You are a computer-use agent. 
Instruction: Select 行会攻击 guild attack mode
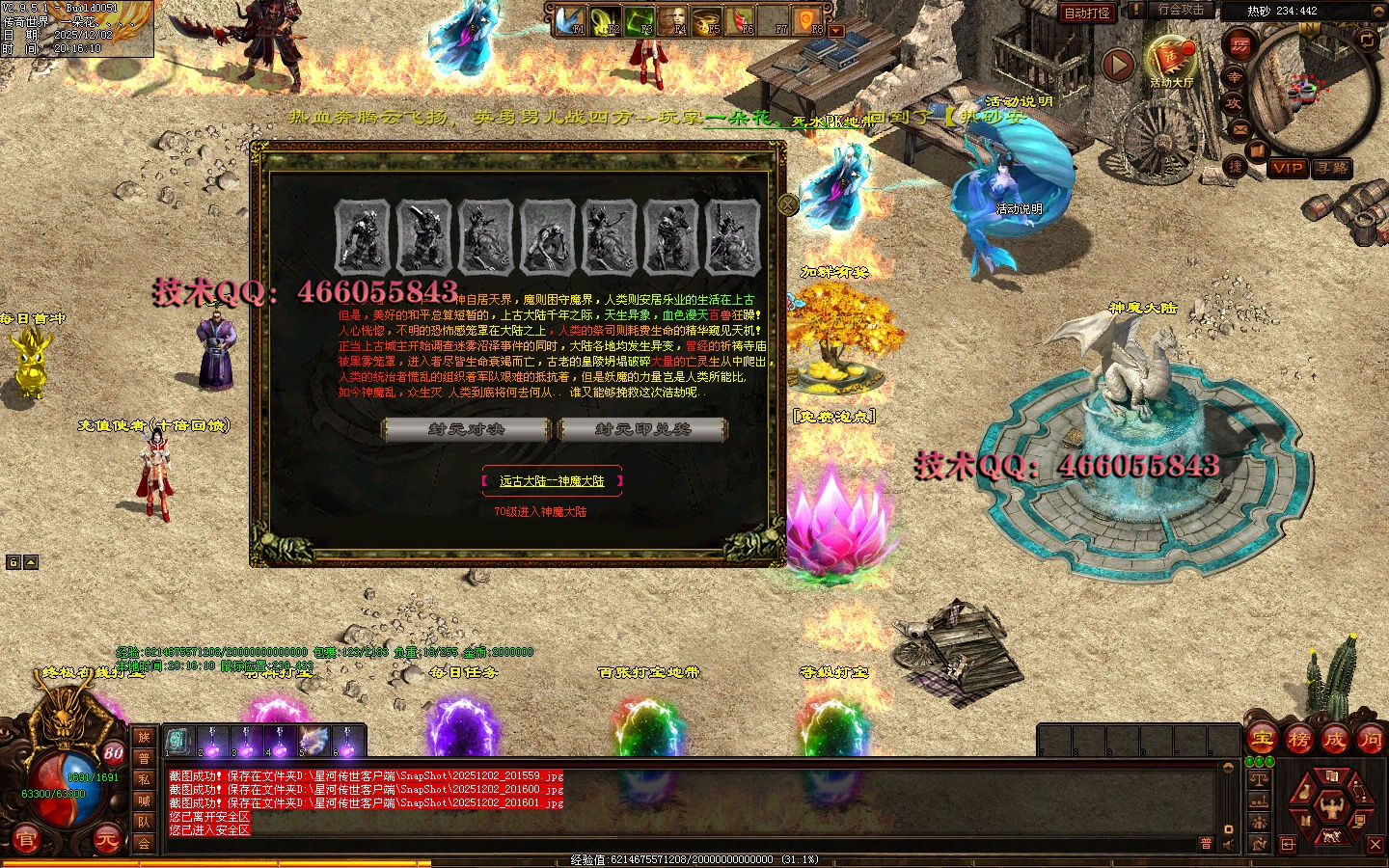pos(1181,10)
